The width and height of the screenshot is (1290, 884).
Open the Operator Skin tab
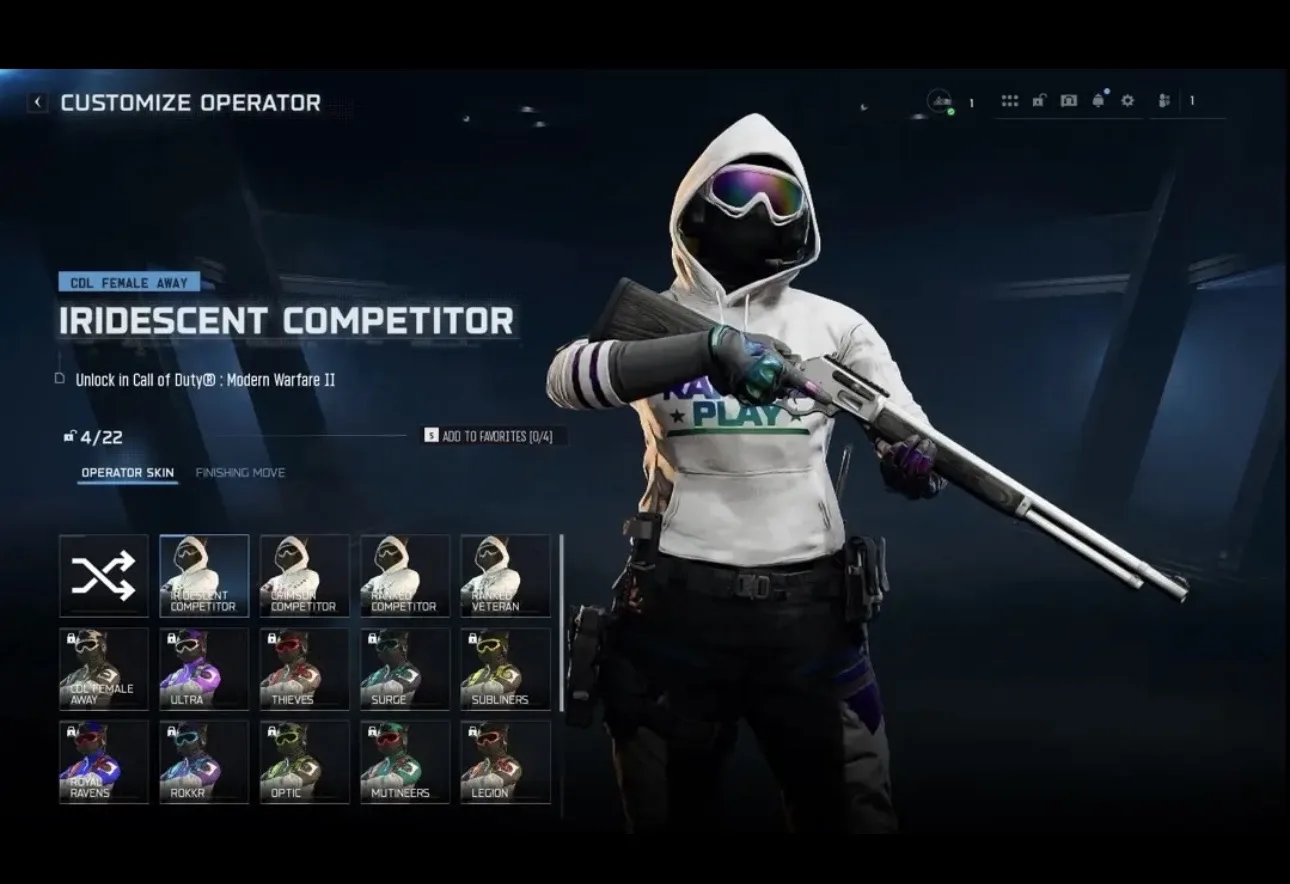127,473
